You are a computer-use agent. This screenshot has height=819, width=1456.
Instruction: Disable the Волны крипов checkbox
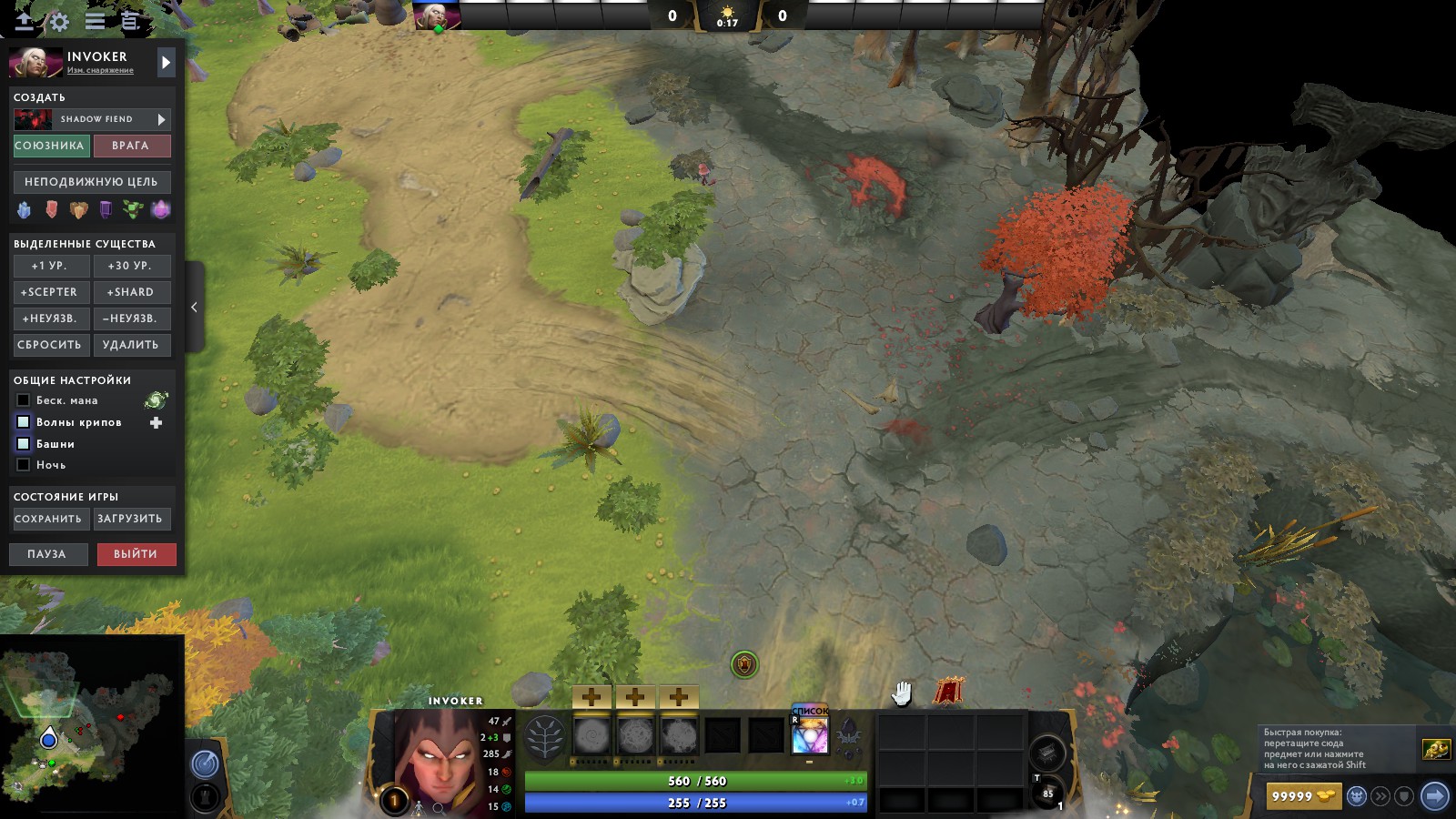(22, 422)
